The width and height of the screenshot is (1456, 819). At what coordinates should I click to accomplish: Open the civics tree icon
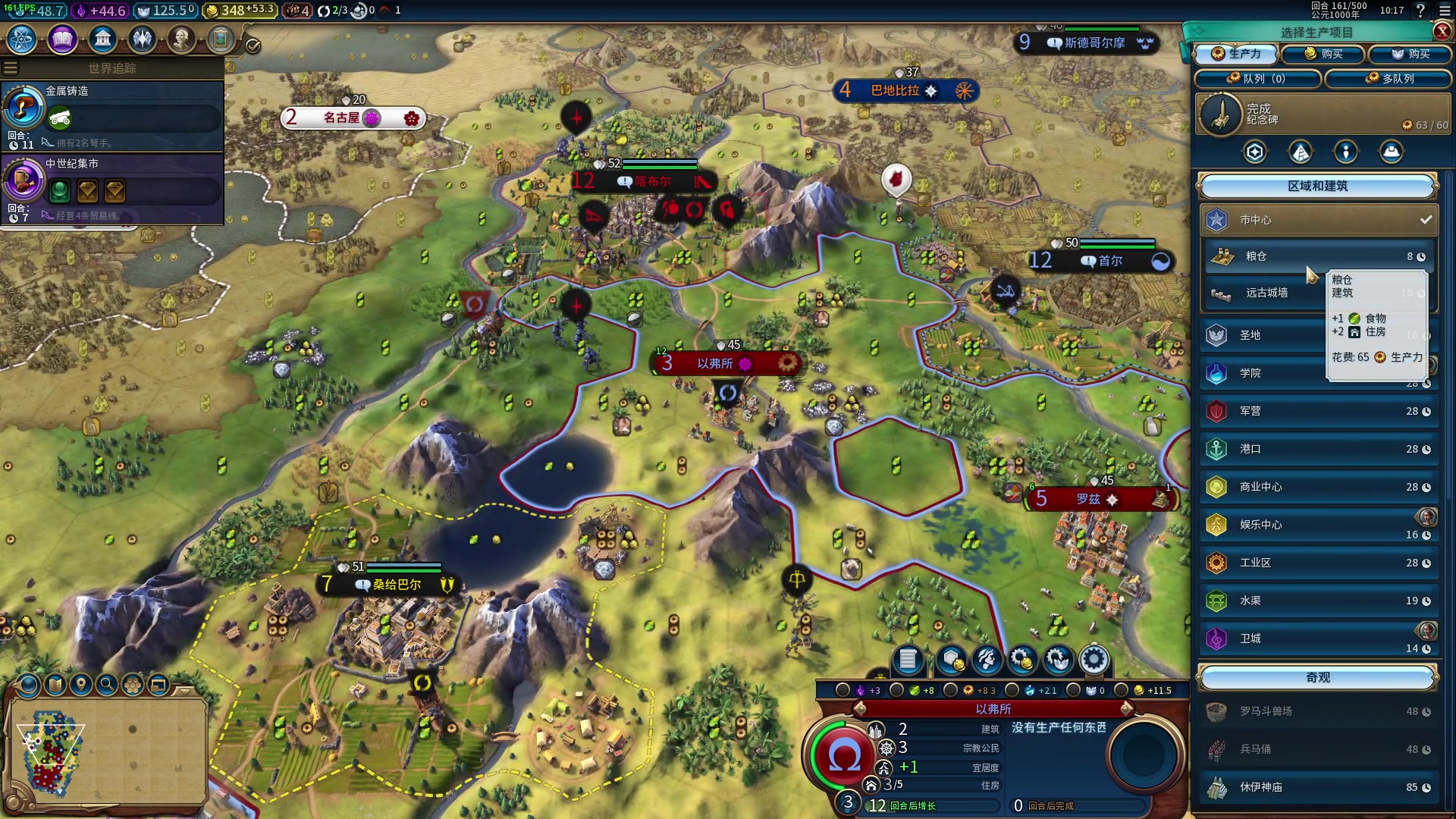tap(62, 39)
